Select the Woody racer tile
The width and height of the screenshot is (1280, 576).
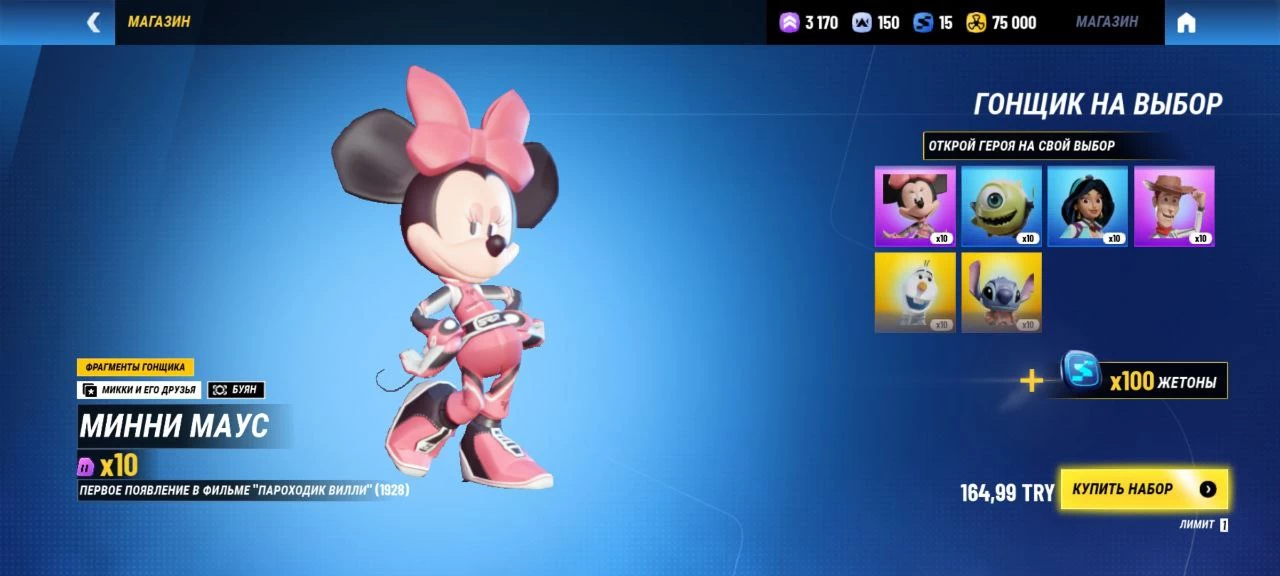tap(1174, 206)
